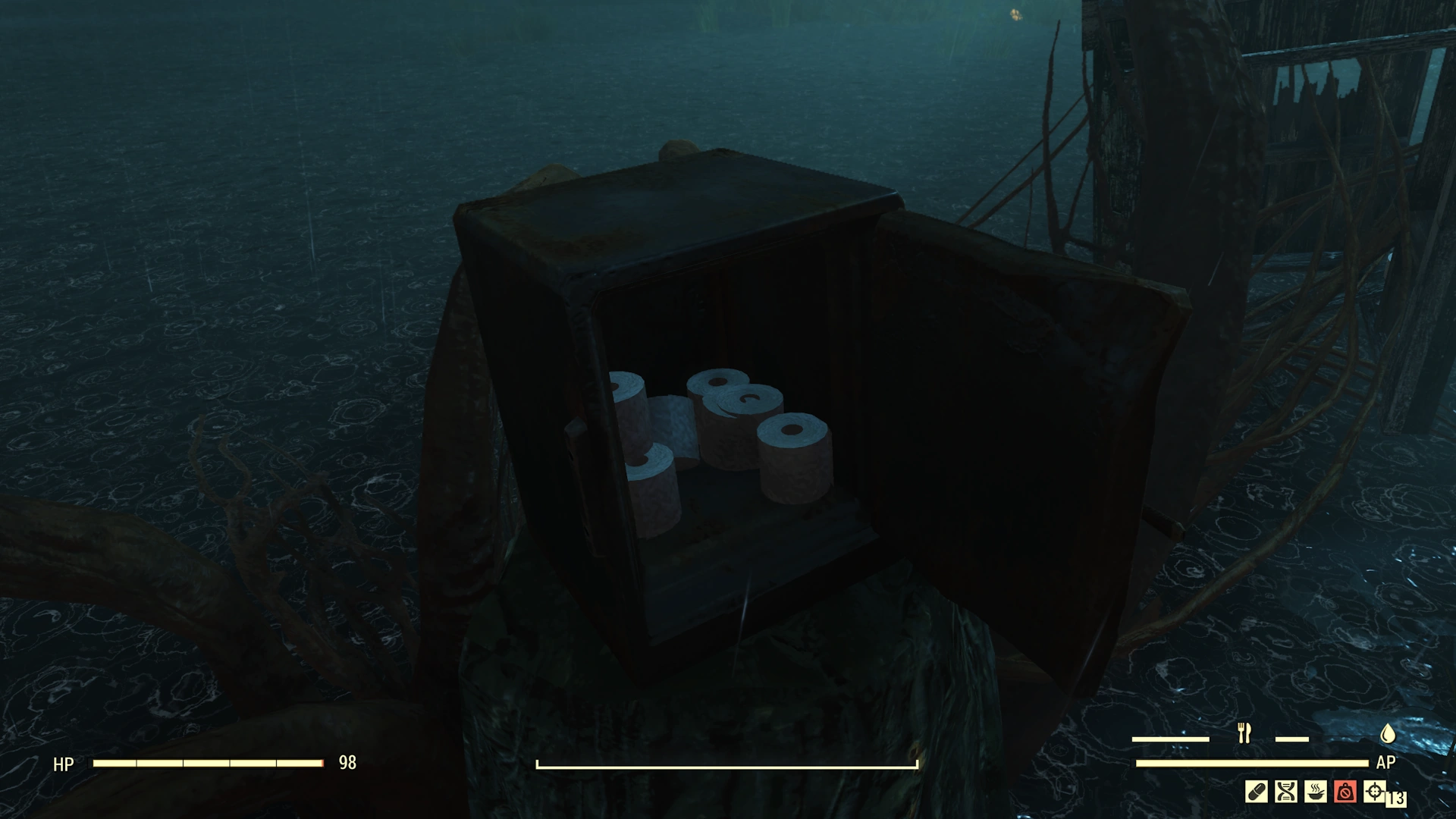Select the crosshair status effect icon
The image size is (1456, 819).
tap(1374, 792)
